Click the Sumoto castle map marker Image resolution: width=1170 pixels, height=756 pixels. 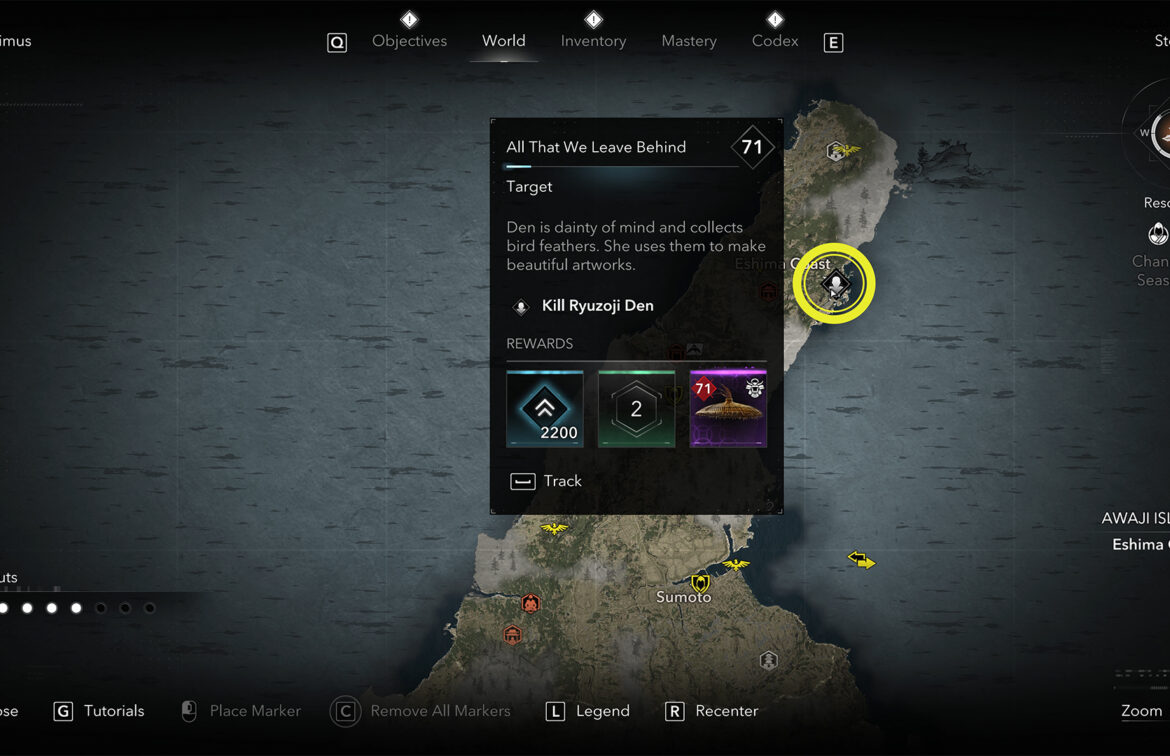700,582
